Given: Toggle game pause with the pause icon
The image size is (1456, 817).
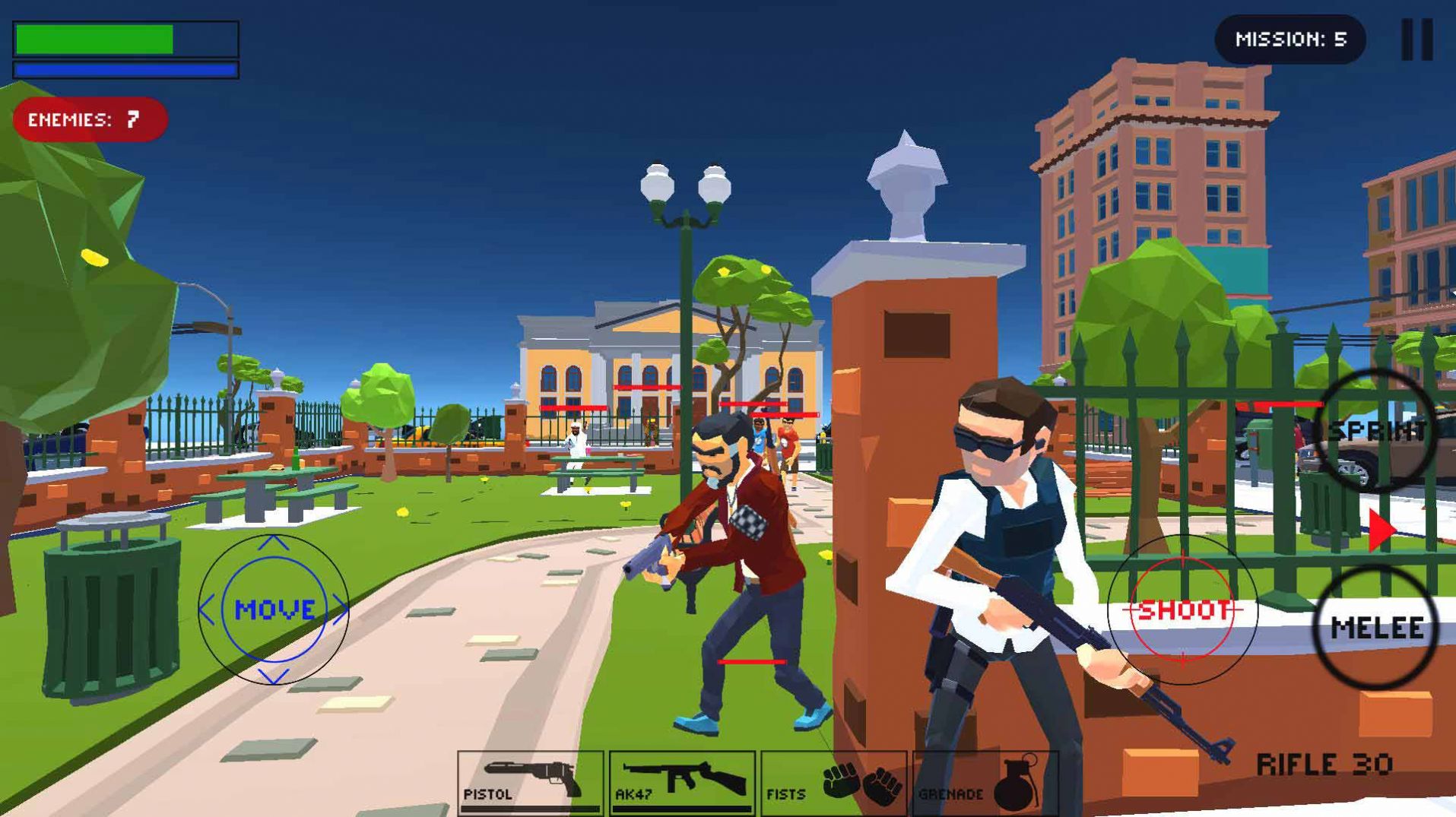Looking at the screenshot, I should 1419,40.
